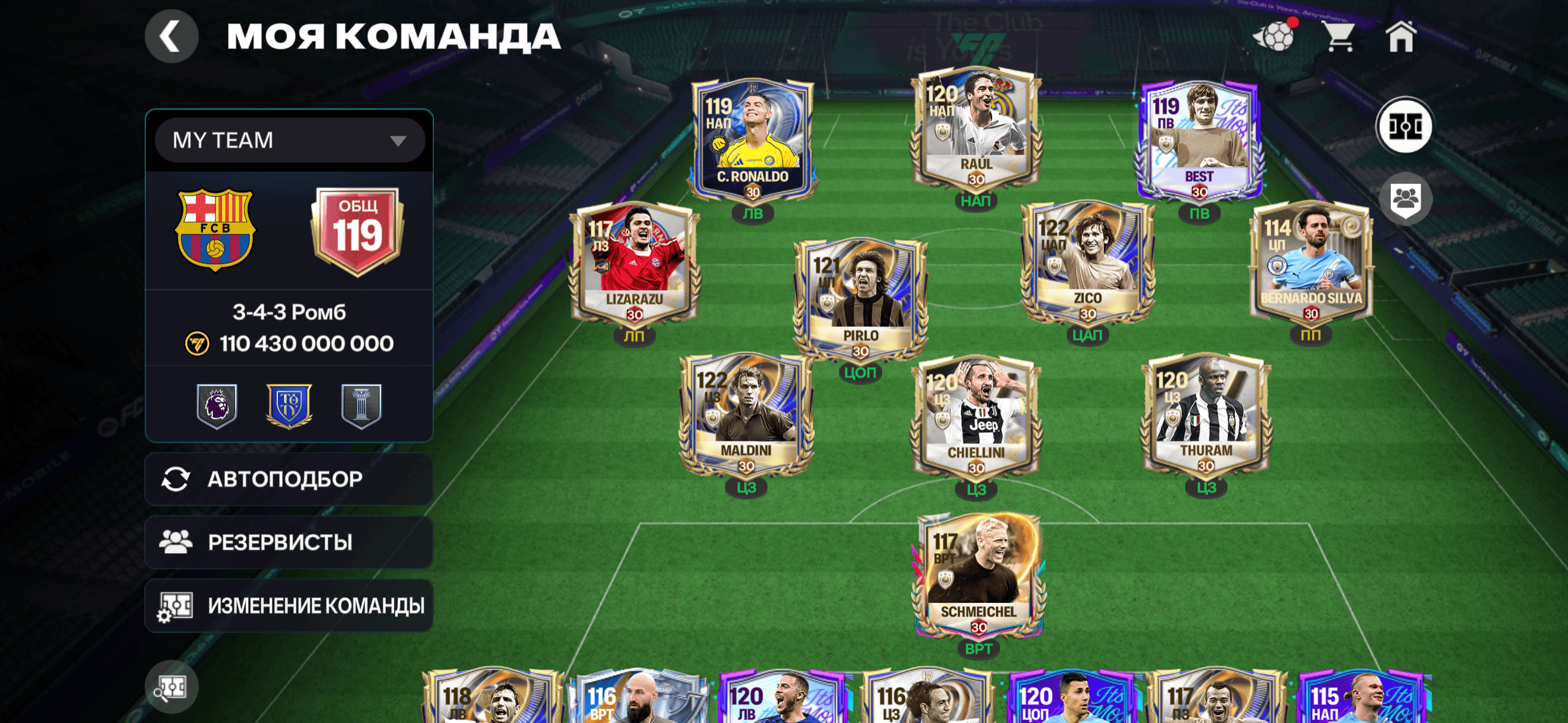Image resolution: width=1568 pixels, height=723 pixels.
Task: Expand the РЕЗЕРВИСТЫ reserves panel
Action: [288, 541]
